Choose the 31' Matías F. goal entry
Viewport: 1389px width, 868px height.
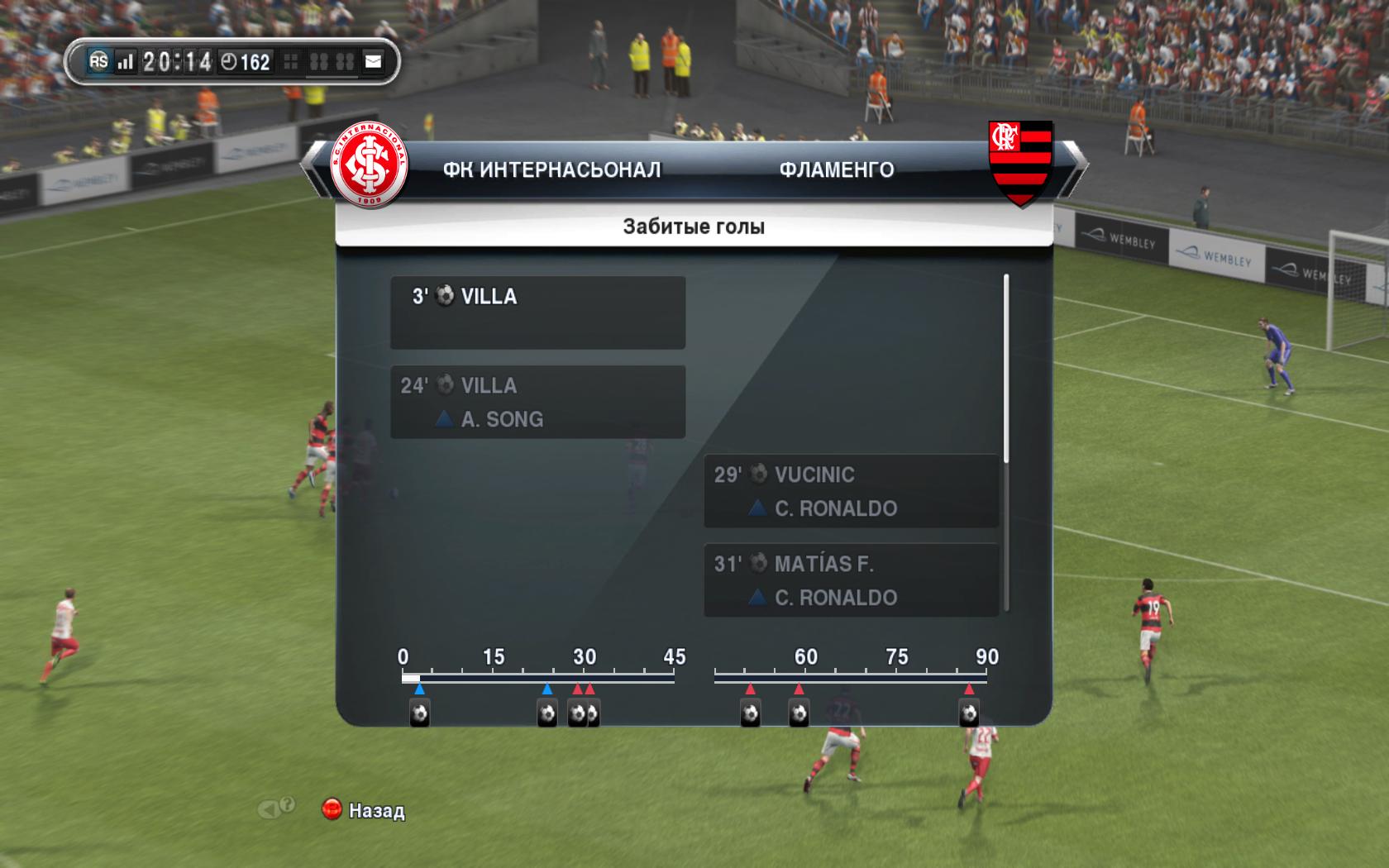point(851,580)
